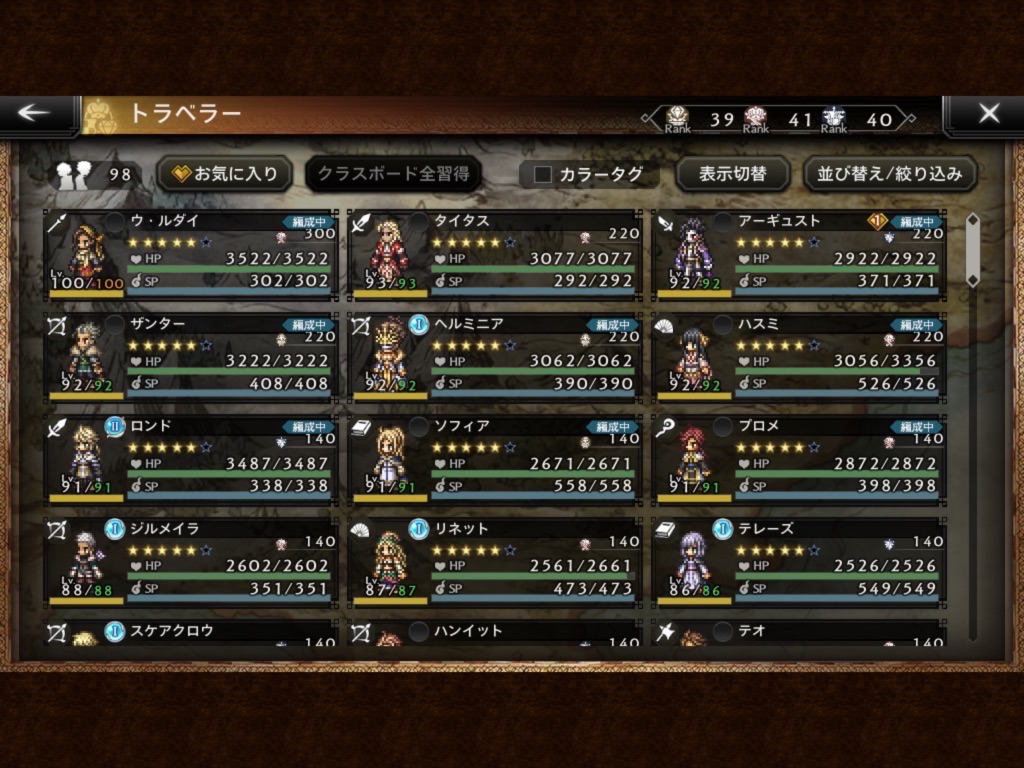Pick the ジルメイラ character card
The image size is (1024, 768).
coord(191,561)
